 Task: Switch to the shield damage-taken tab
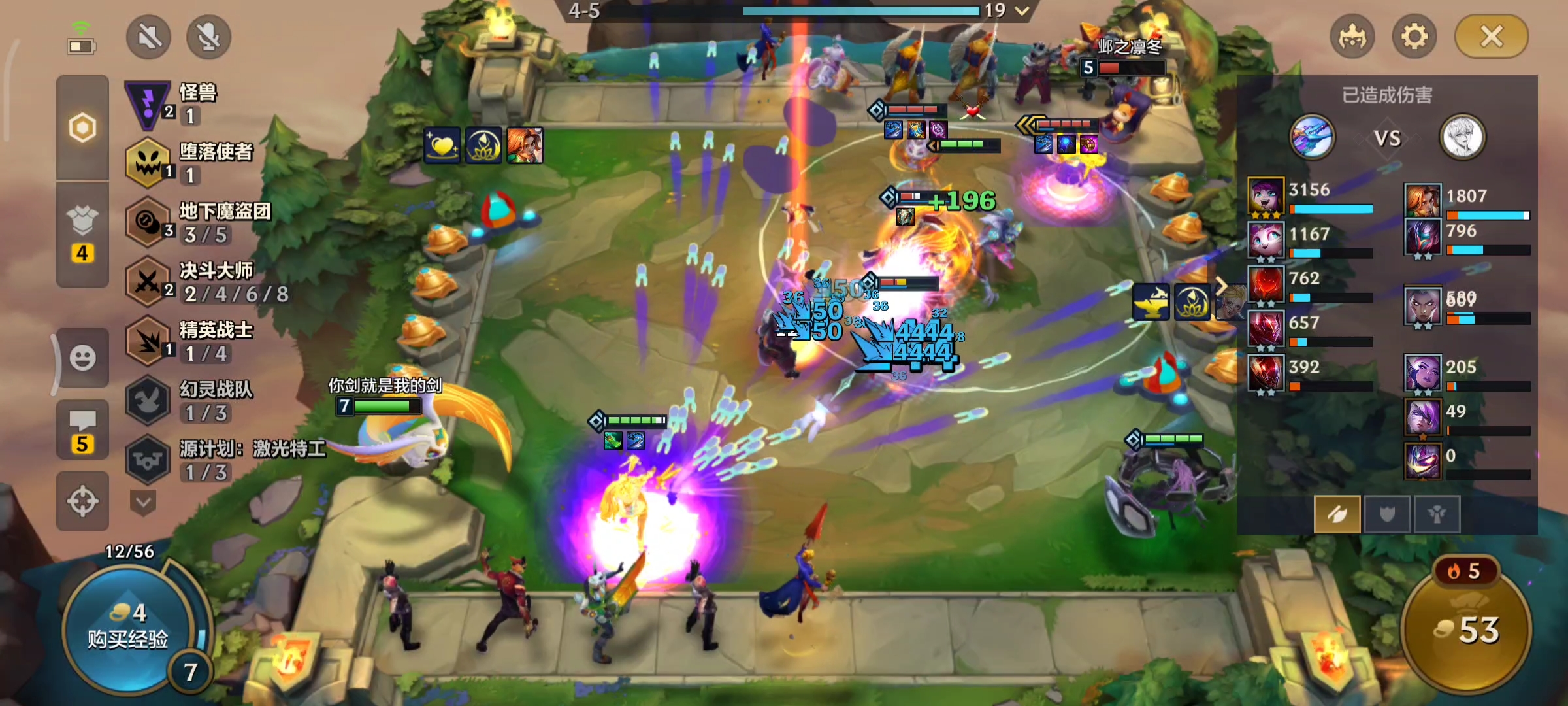[x=1387, y=514]
